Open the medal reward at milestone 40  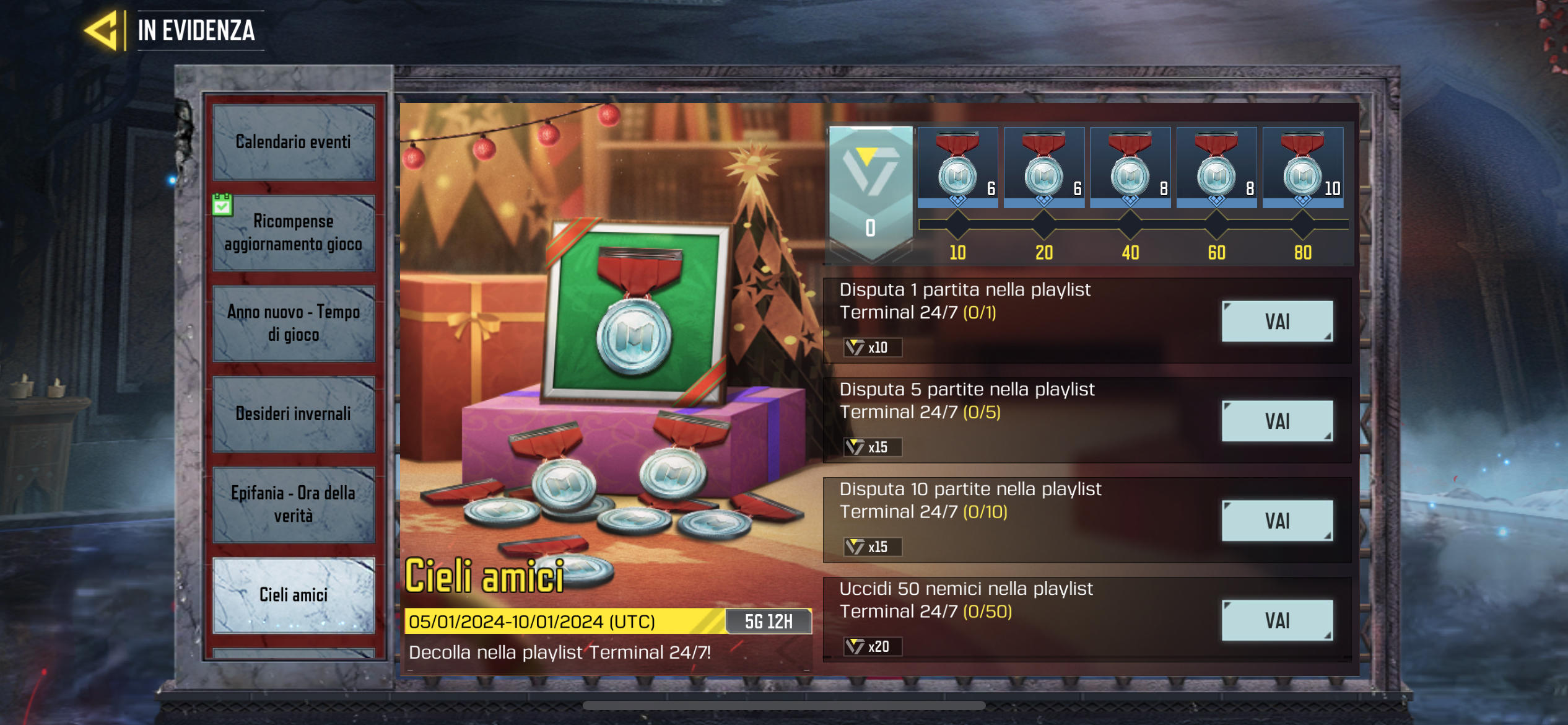coord(1130,167)
